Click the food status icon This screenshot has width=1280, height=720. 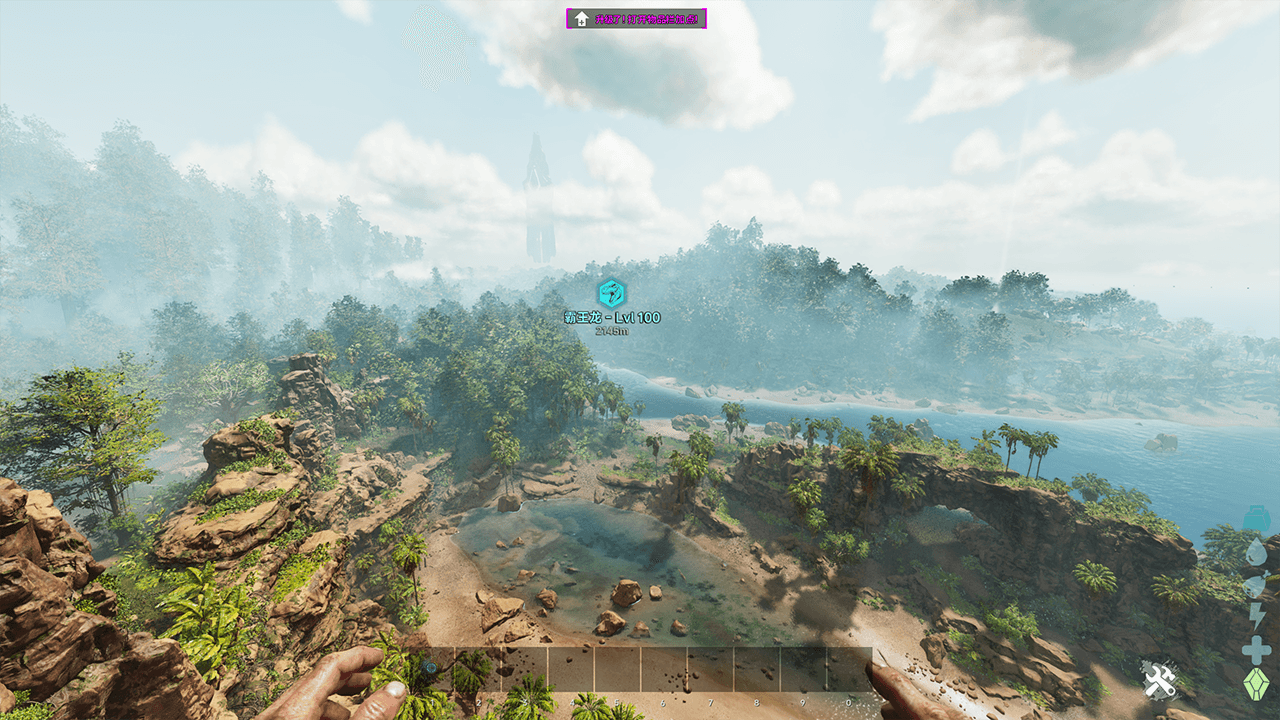pos(1256,584)
